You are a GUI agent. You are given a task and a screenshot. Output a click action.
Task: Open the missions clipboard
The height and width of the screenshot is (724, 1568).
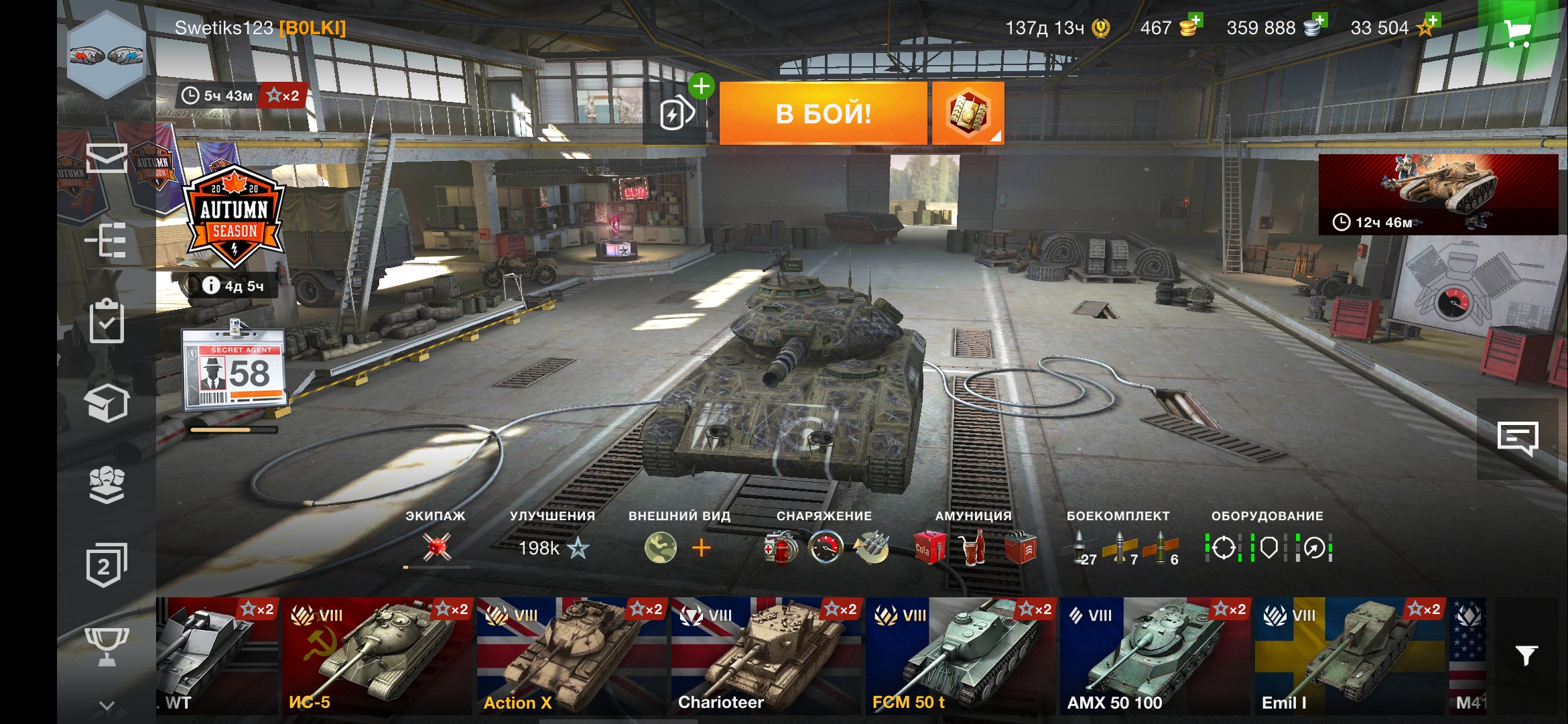click(107, 322)
